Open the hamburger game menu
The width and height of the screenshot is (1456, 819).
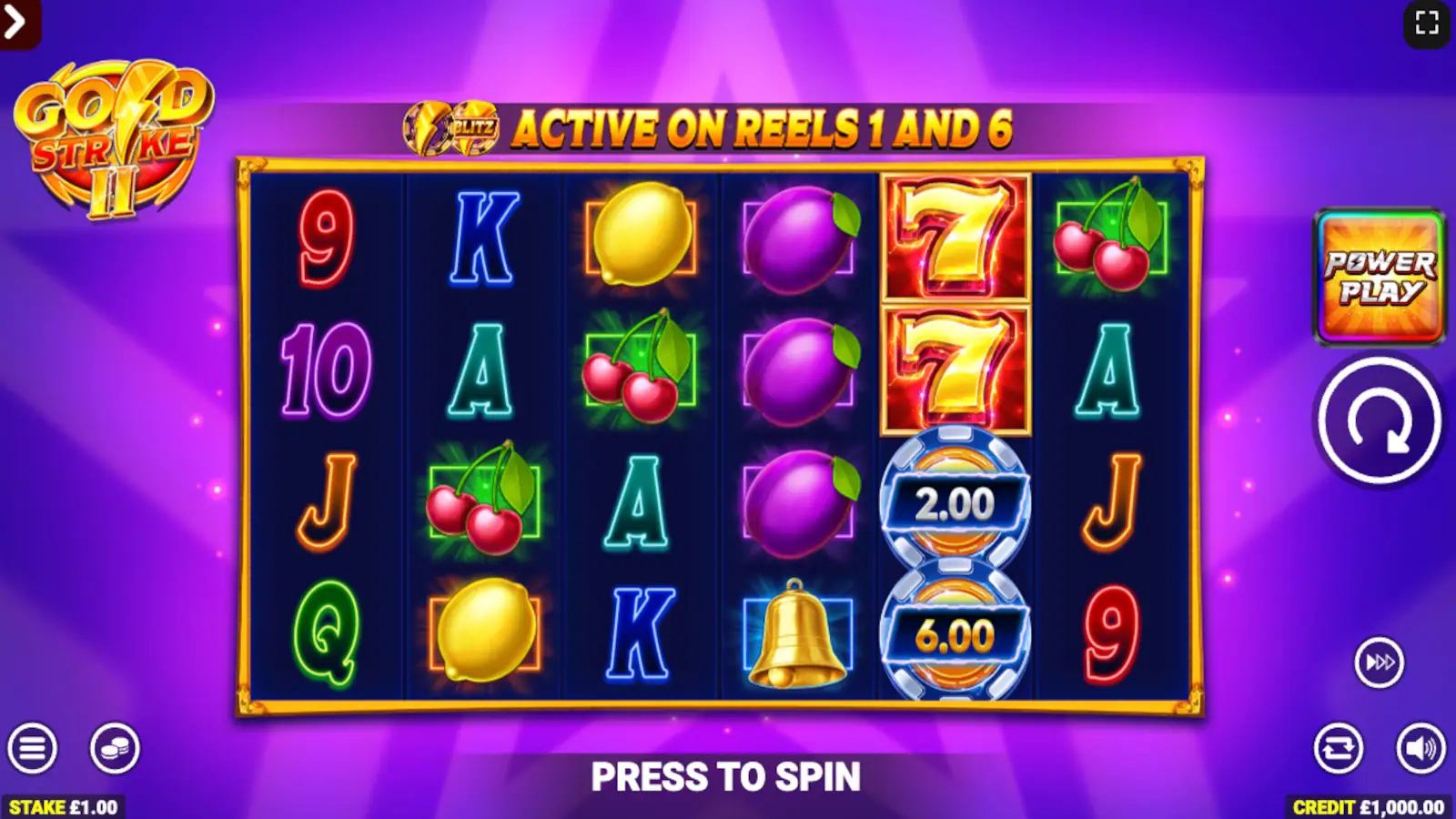pos(34,750)
